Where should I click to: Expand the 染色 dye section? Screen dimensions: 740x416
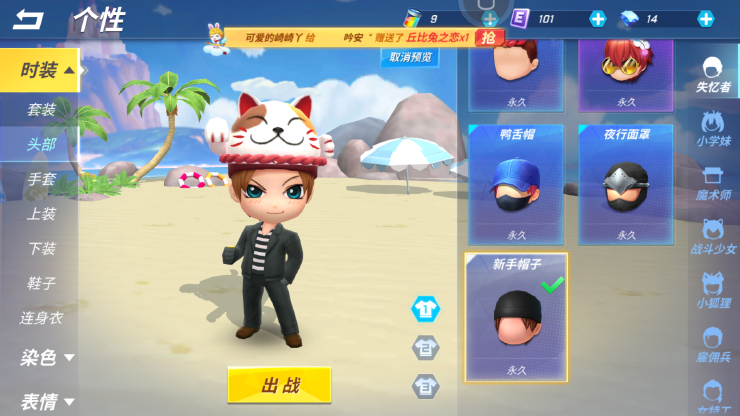[x=46, y=357]
